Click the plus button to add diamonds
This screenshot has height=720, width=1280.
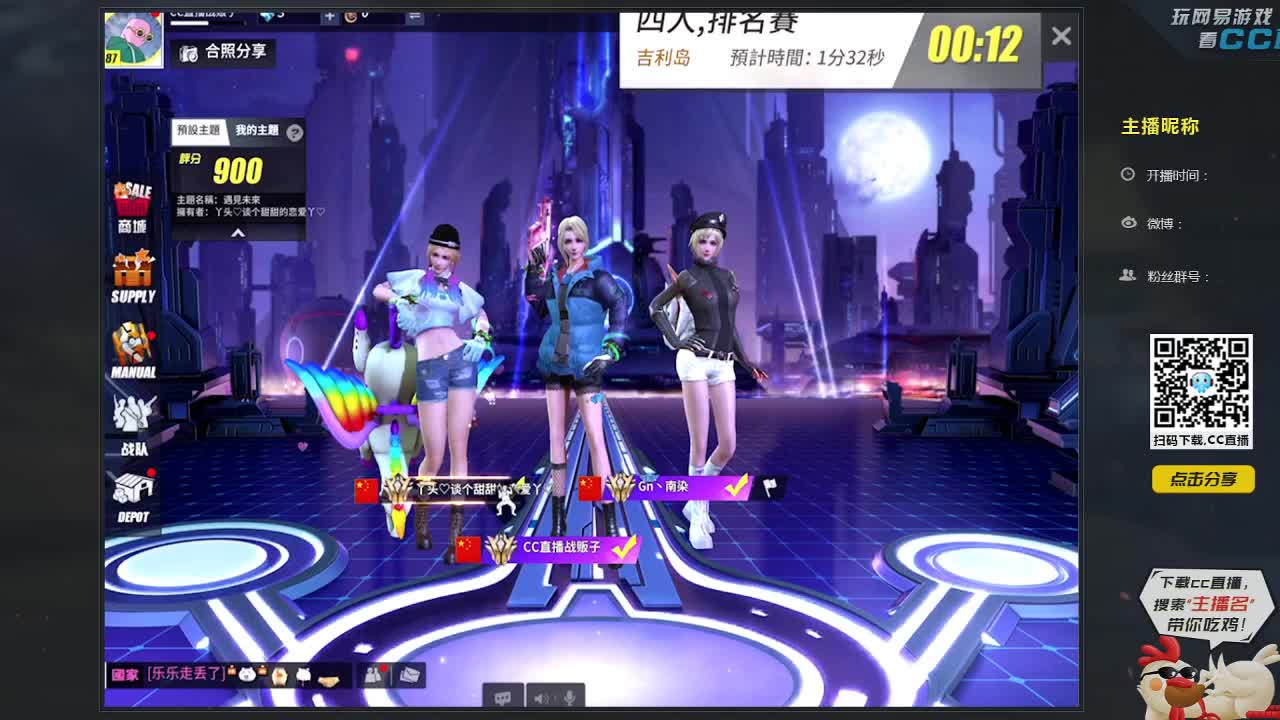pyautogui.click(x=329, y=15)
